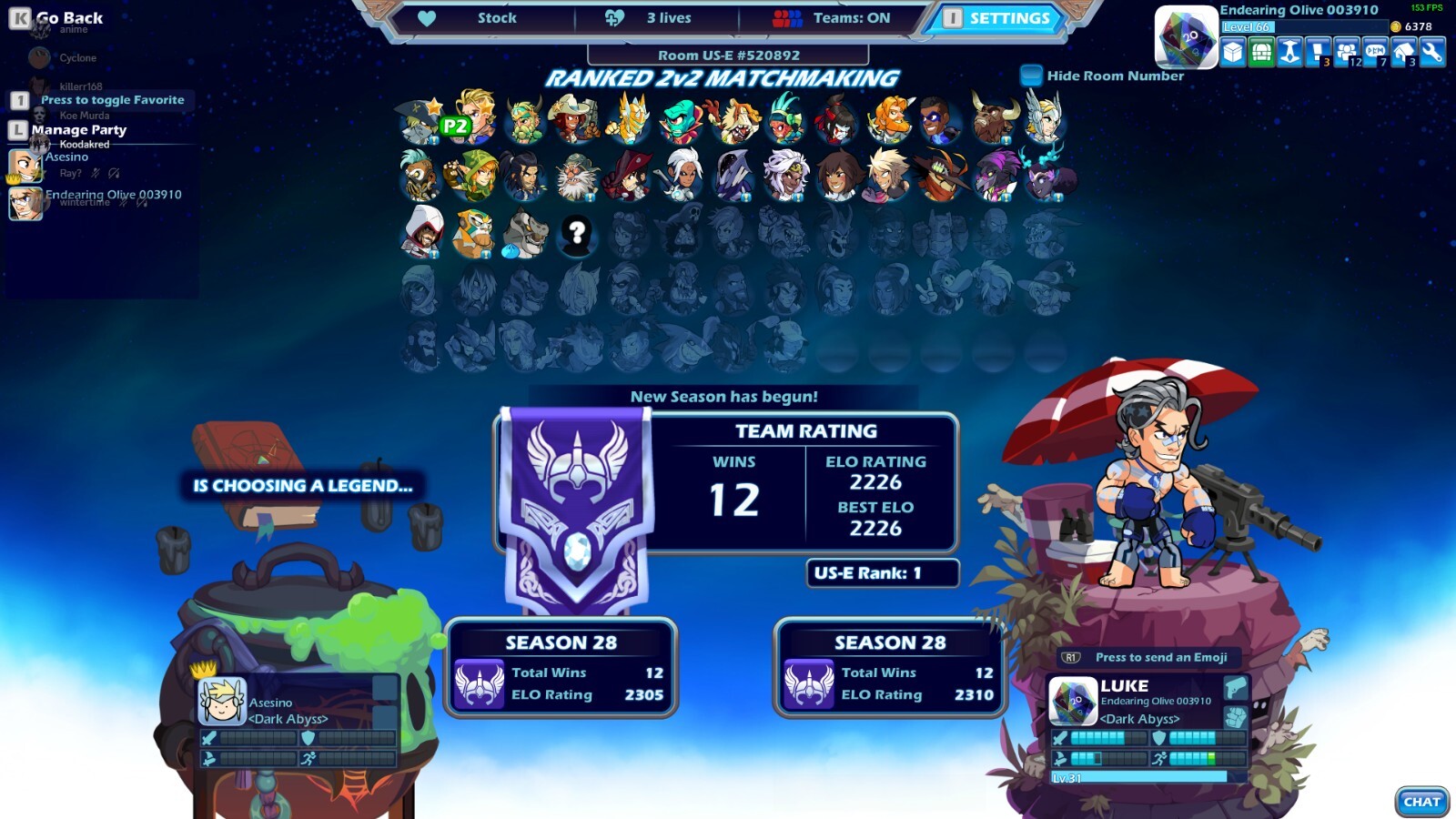This screenshot has width=1456, height=819.
Task: Click Luke's Lv.31 experience progress bar
Action: (x=1140, y=776)
